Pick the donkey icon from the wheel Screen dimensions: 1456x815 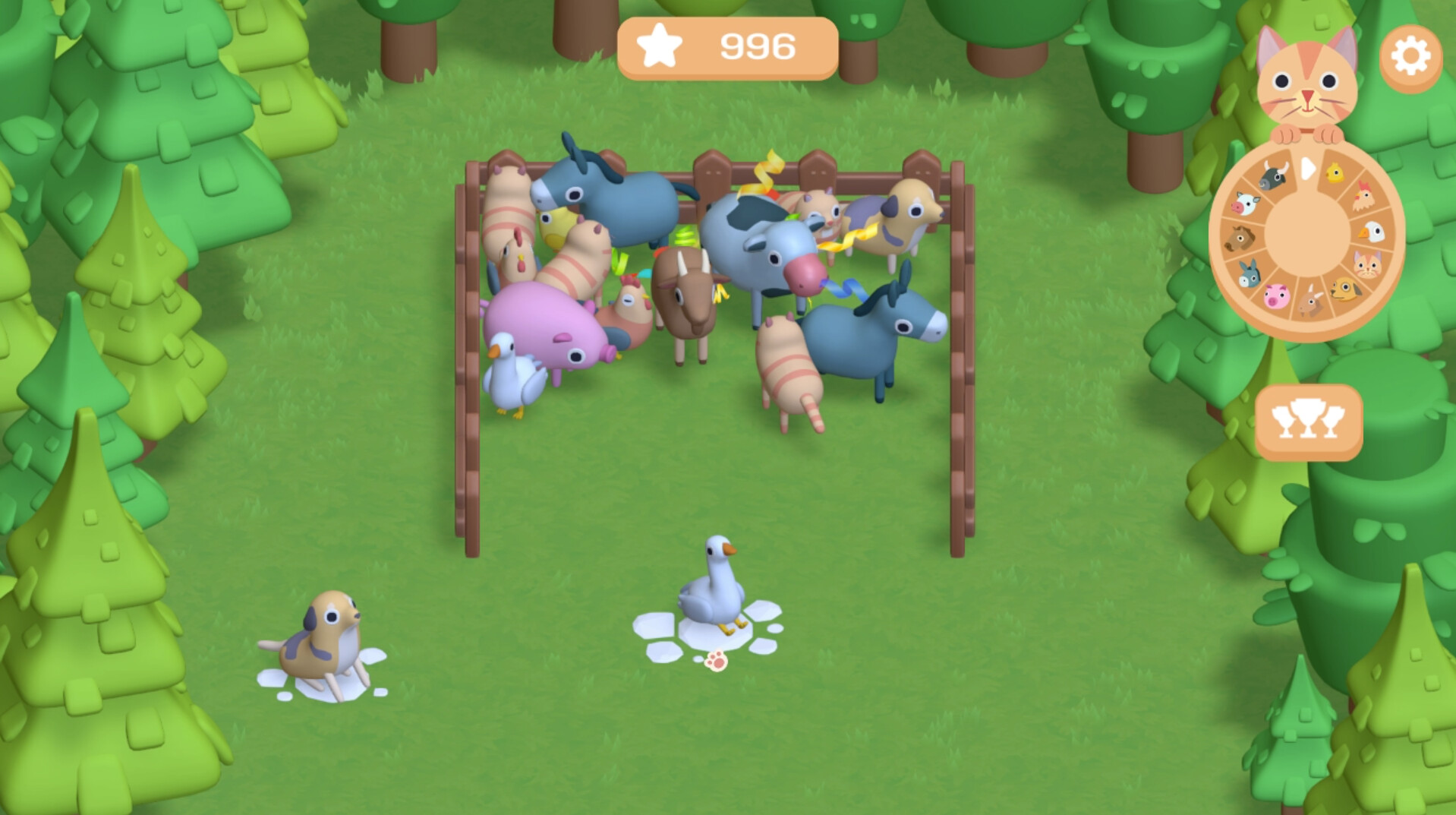coord(1250,273)
